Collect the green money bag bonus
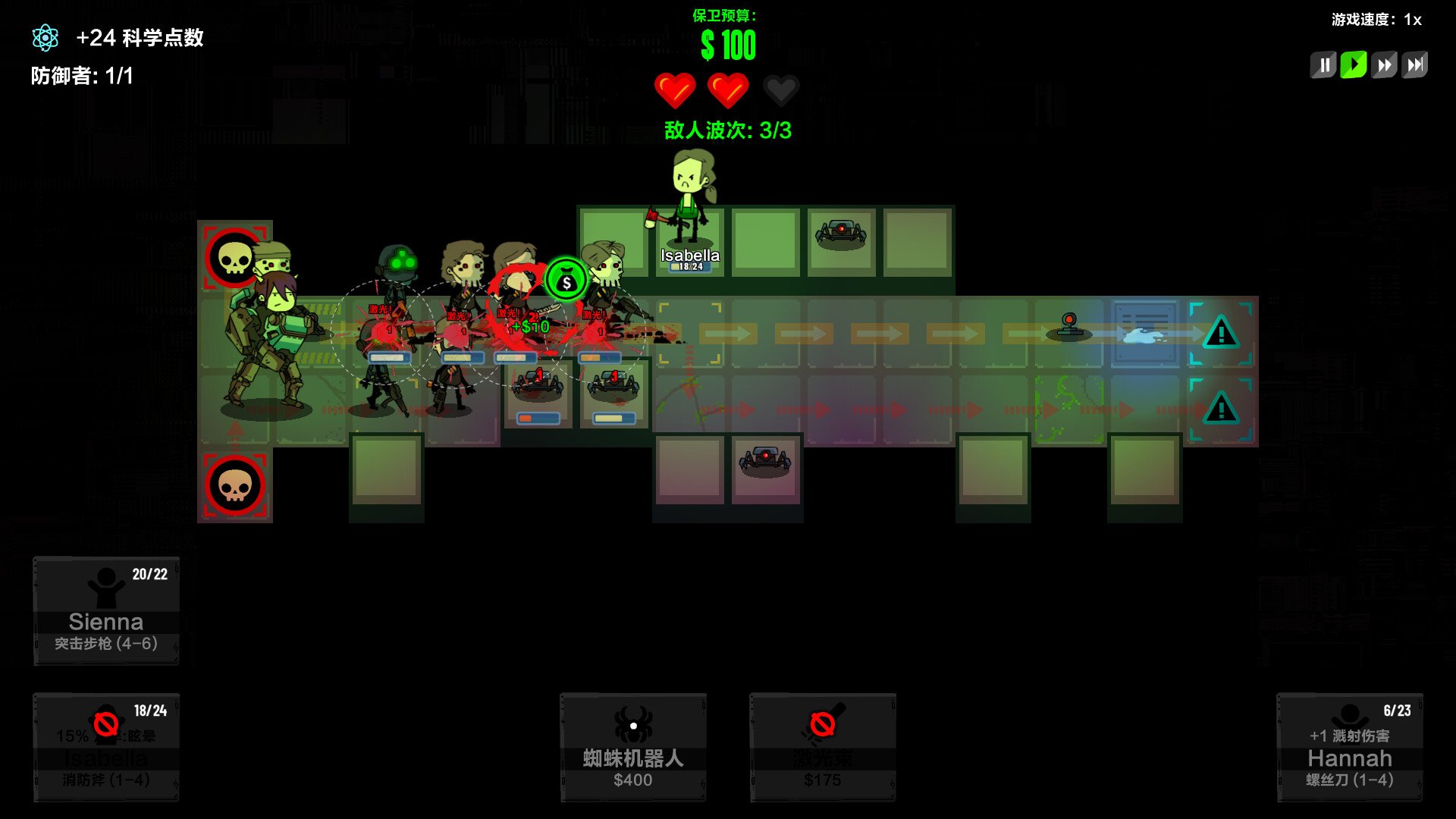1456x819 pixels. coord(567,279)
